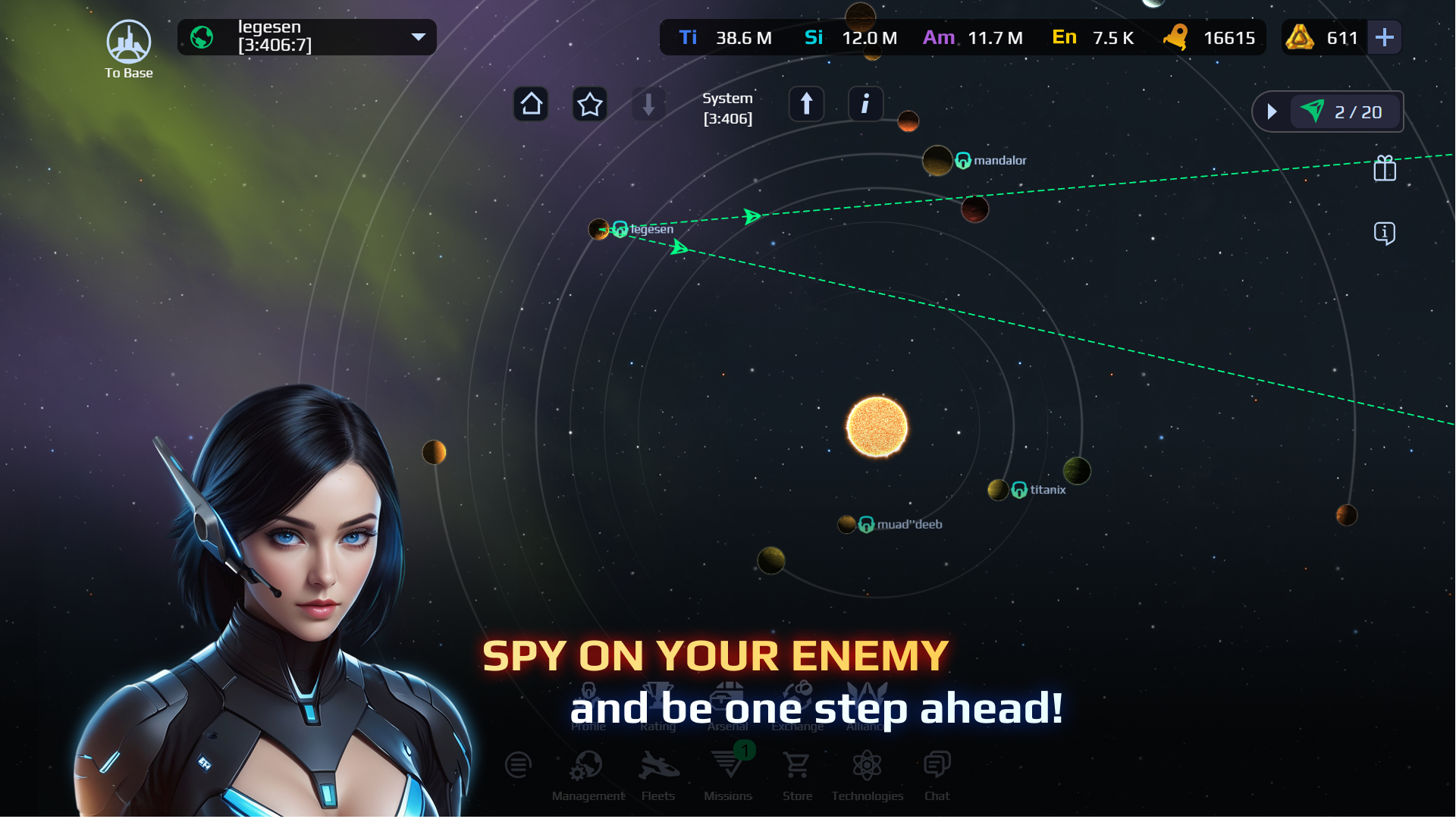
Task: Open system info via the i button
Action: tap(865, 104)
